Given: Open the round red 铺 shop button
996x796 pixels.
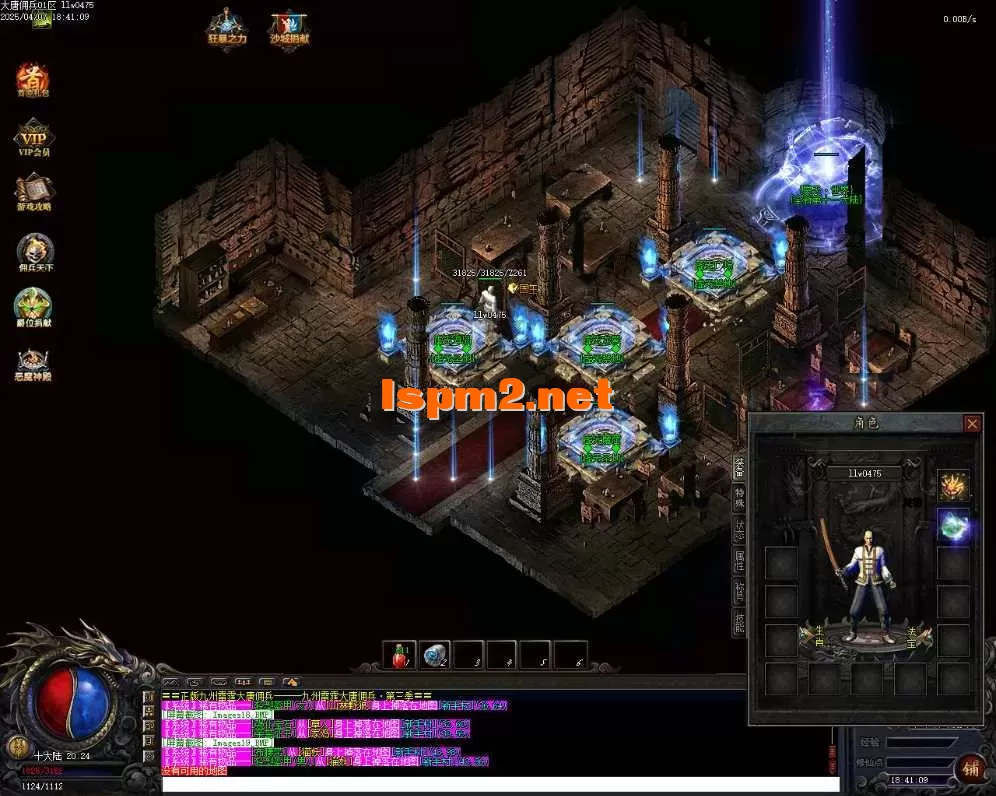Looking at the screenshot, I should (x=969, y=768).
